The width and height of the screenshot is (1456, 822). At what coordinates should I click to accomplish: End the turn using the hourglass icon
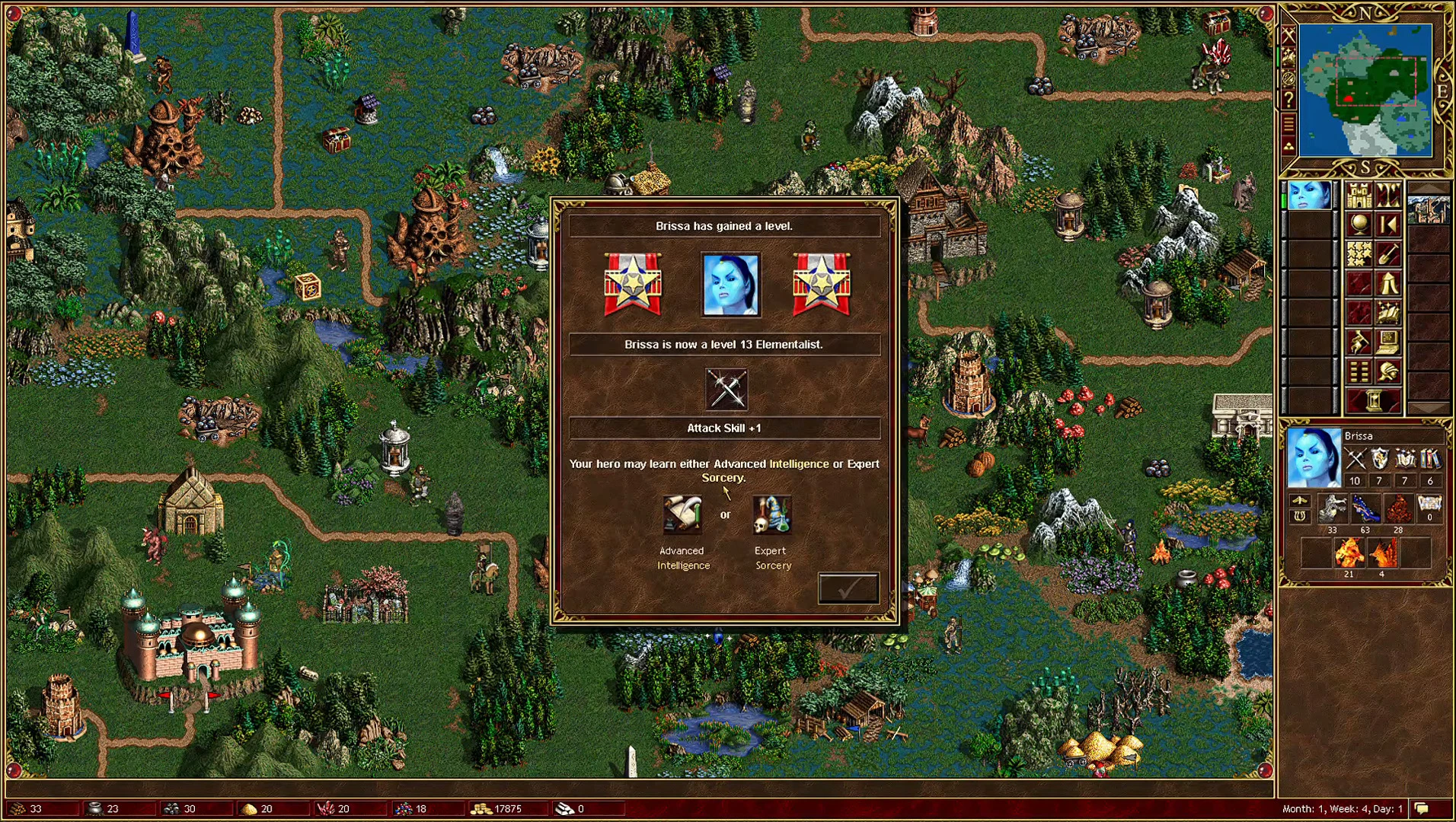tap(1374, 399)
